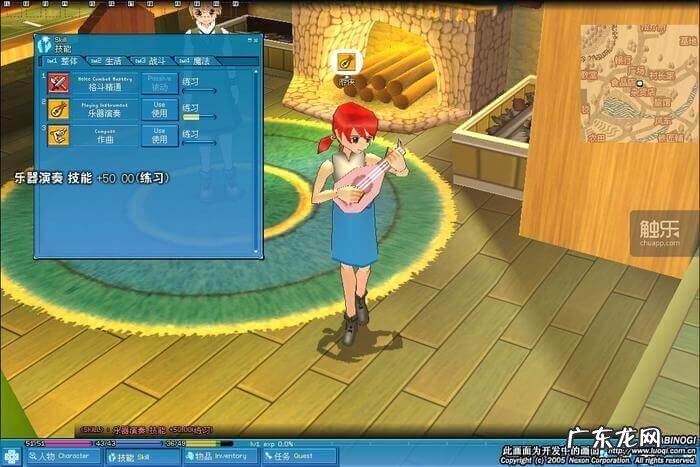Select the Playing Instrument lute icon

pyautogui.click(x=58, y=108)
